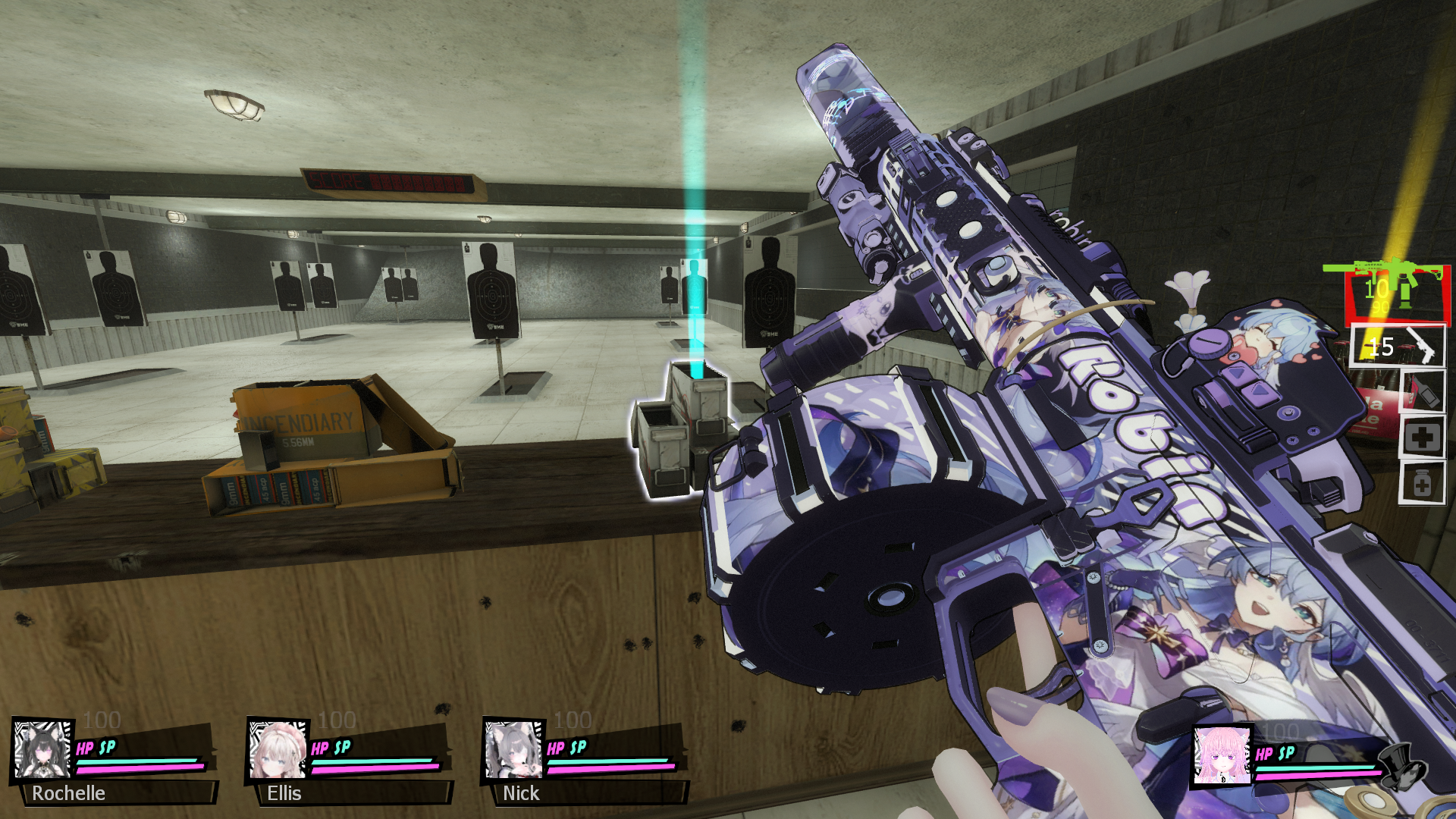Select the pain pills slot
This screenshot has height=819, width=1456.
pyautogui.click(x=1422, y=483)
